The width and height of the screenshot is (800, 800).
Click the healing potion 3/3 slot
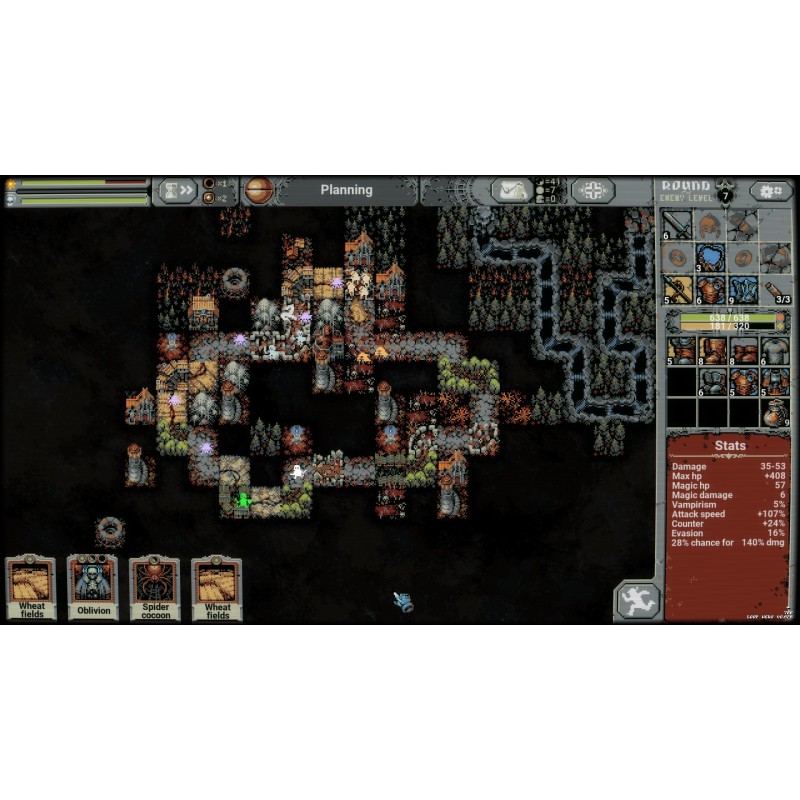coord(775,289)
